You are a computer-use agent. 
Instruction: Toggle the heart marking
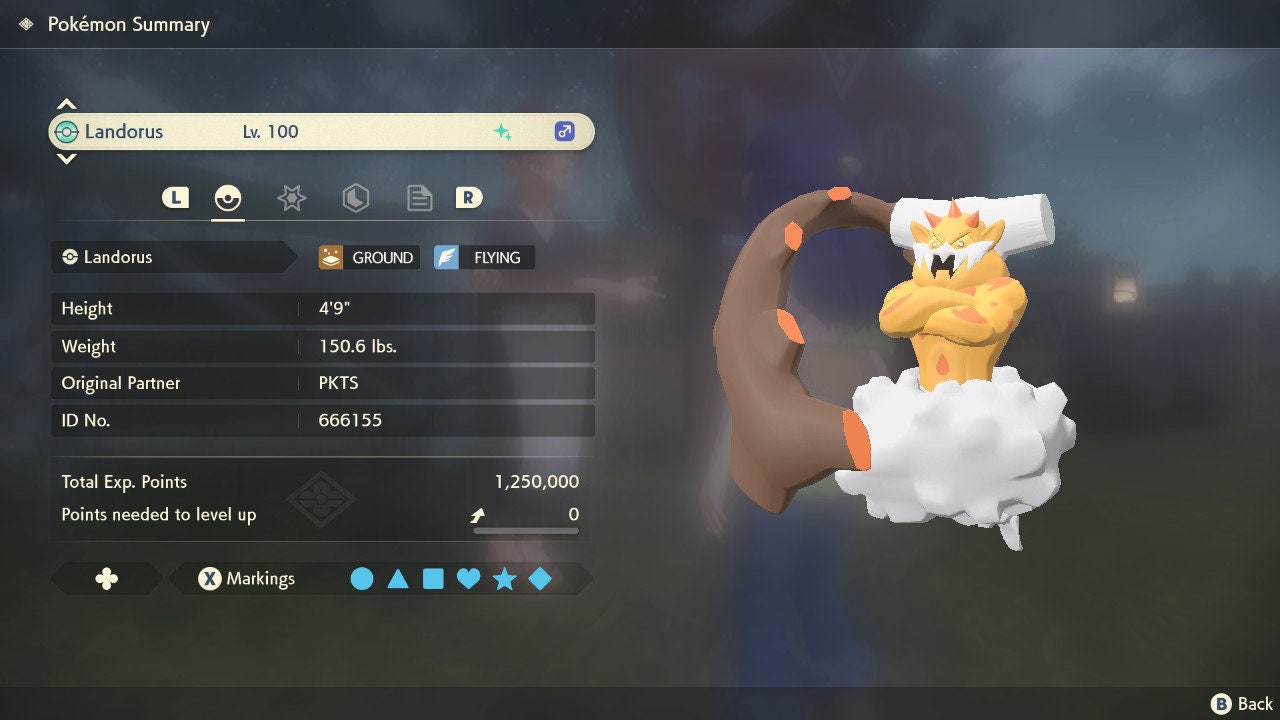point(468,579)
